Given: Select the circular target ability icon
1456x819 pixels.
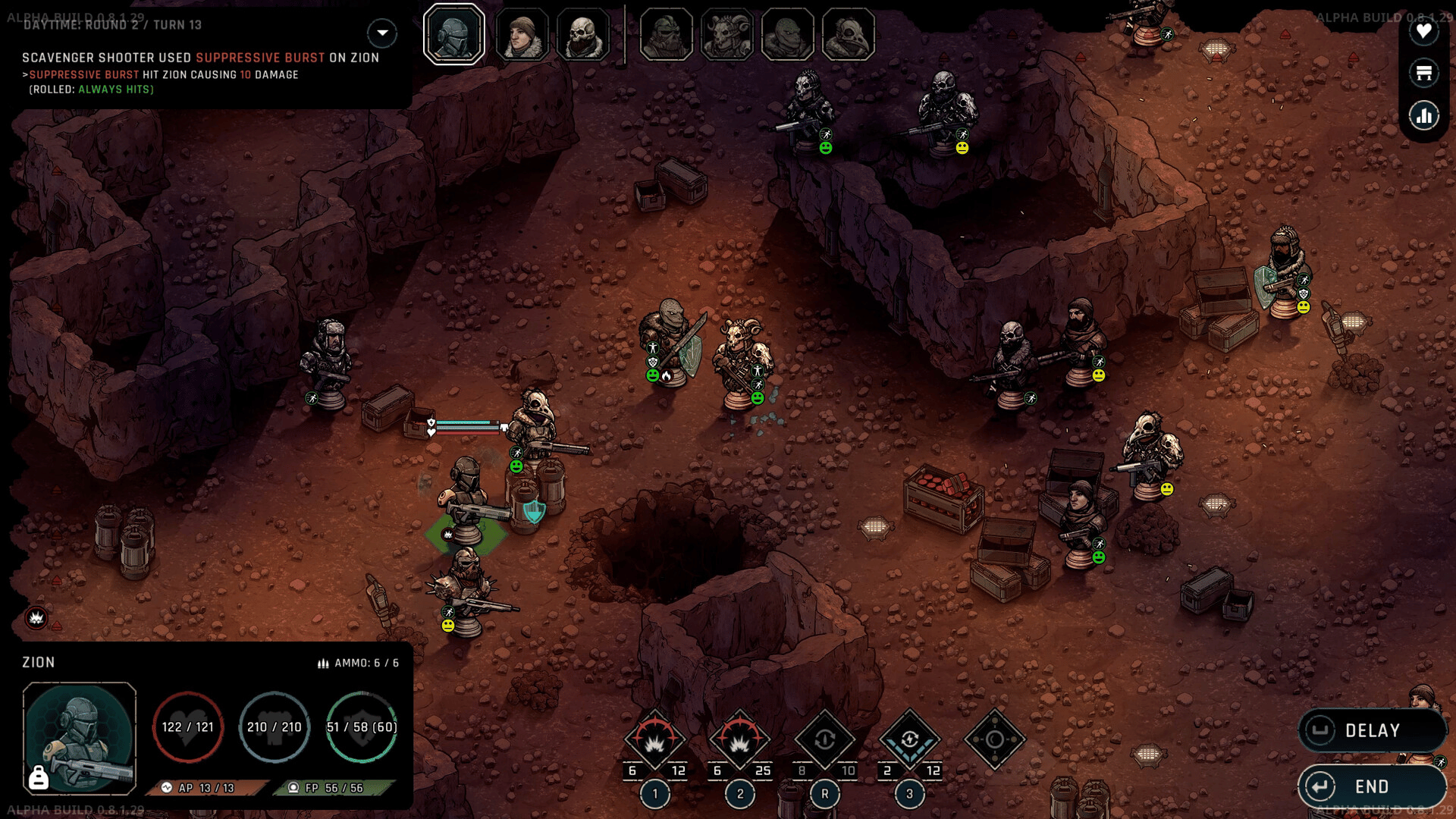Looking at the screenshot, I should coord(994,739).
